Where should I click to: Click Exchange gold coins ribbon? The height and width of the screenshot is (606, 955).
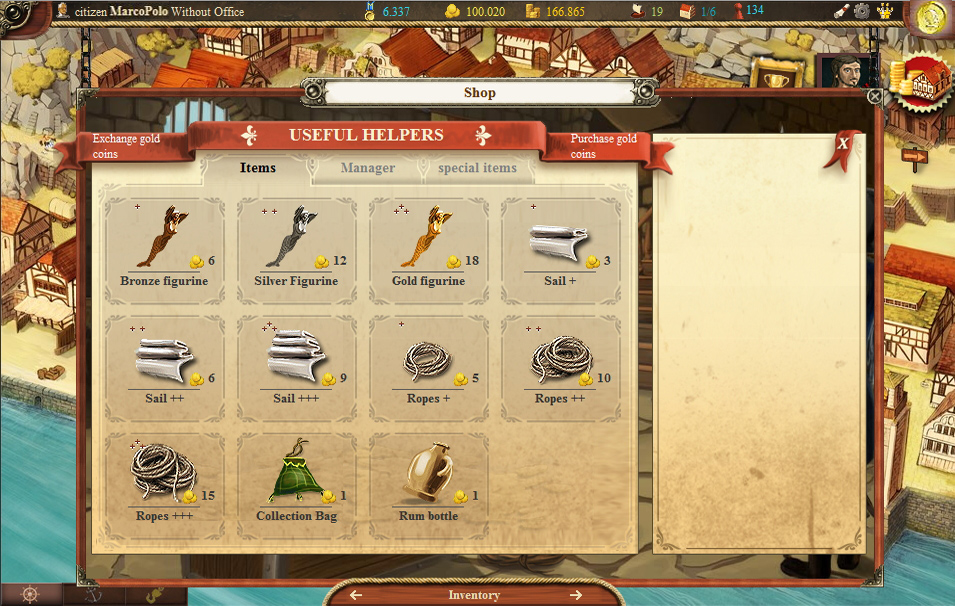125,147
